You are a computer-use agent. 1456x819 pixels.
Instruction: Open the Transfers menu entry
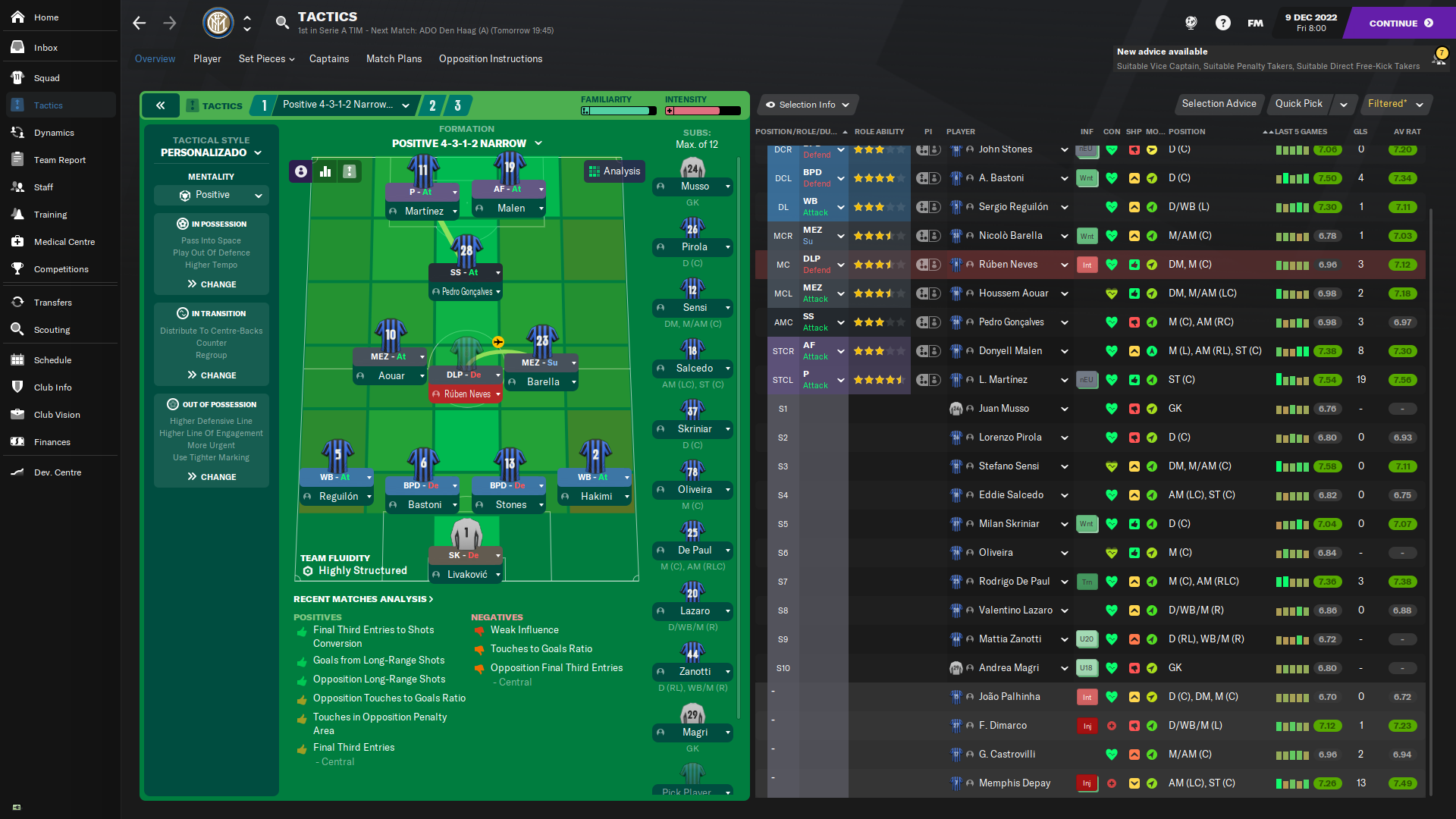[x=52, y=303]
